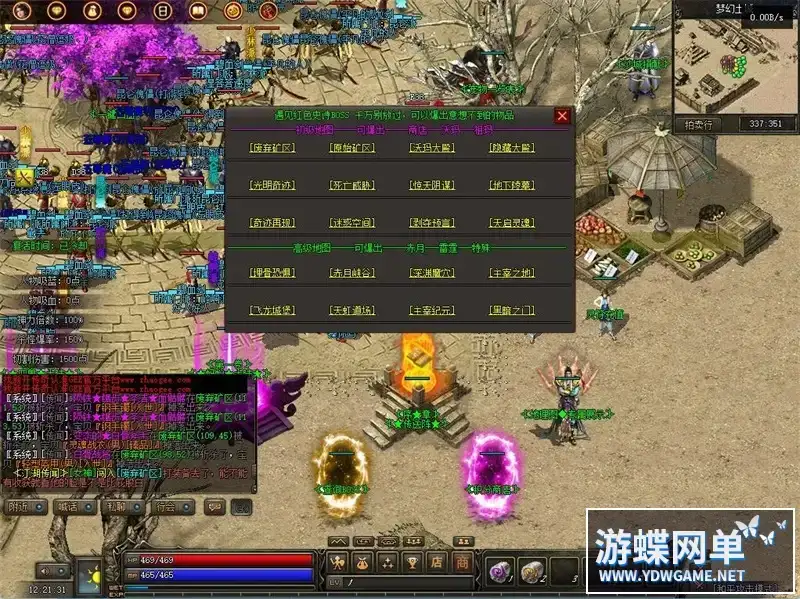Select the 沃玛大殿 destination

tap(431, 148)
